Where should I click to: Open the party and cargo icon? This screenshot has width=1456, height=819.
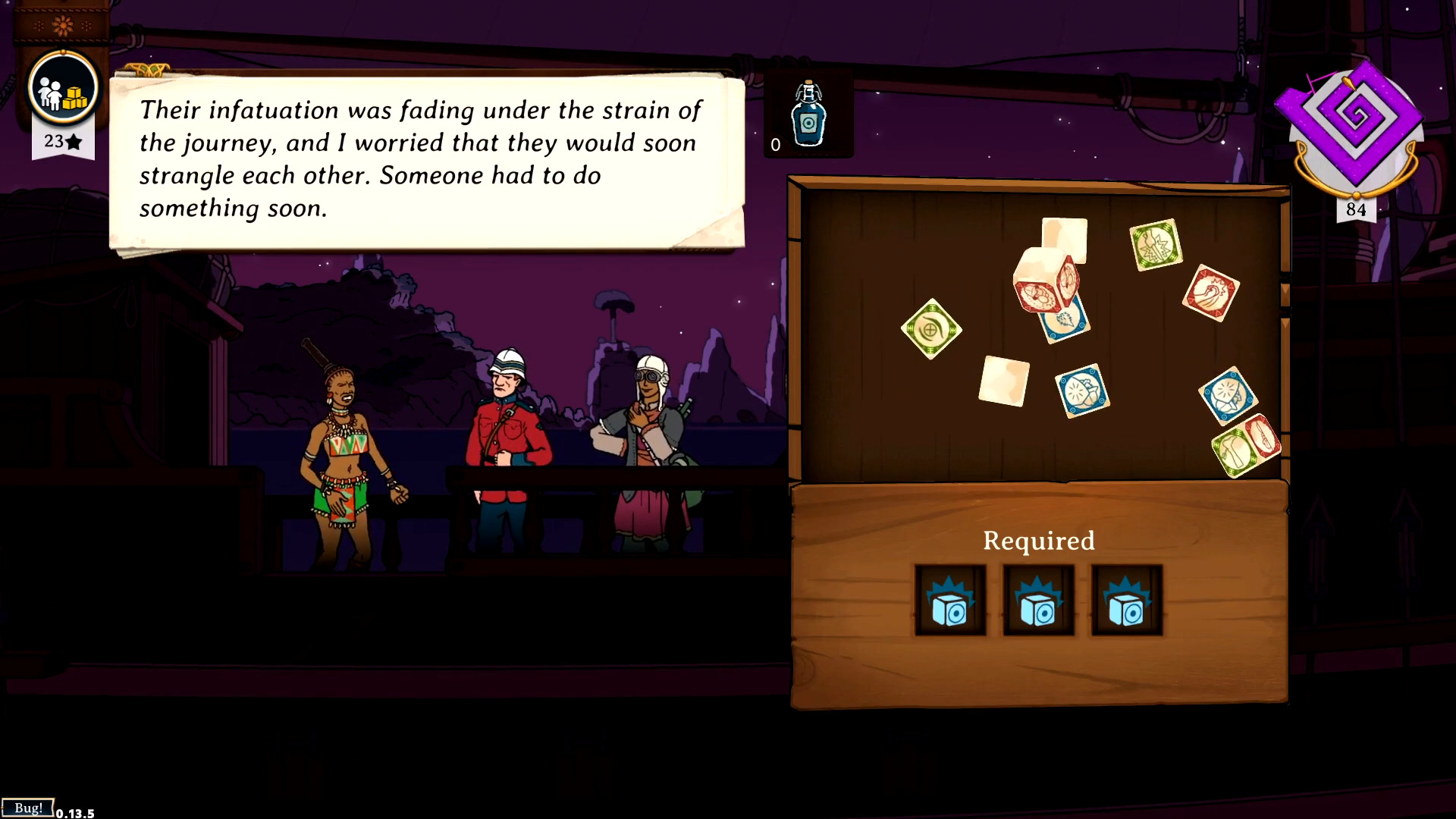pos(63,89)
